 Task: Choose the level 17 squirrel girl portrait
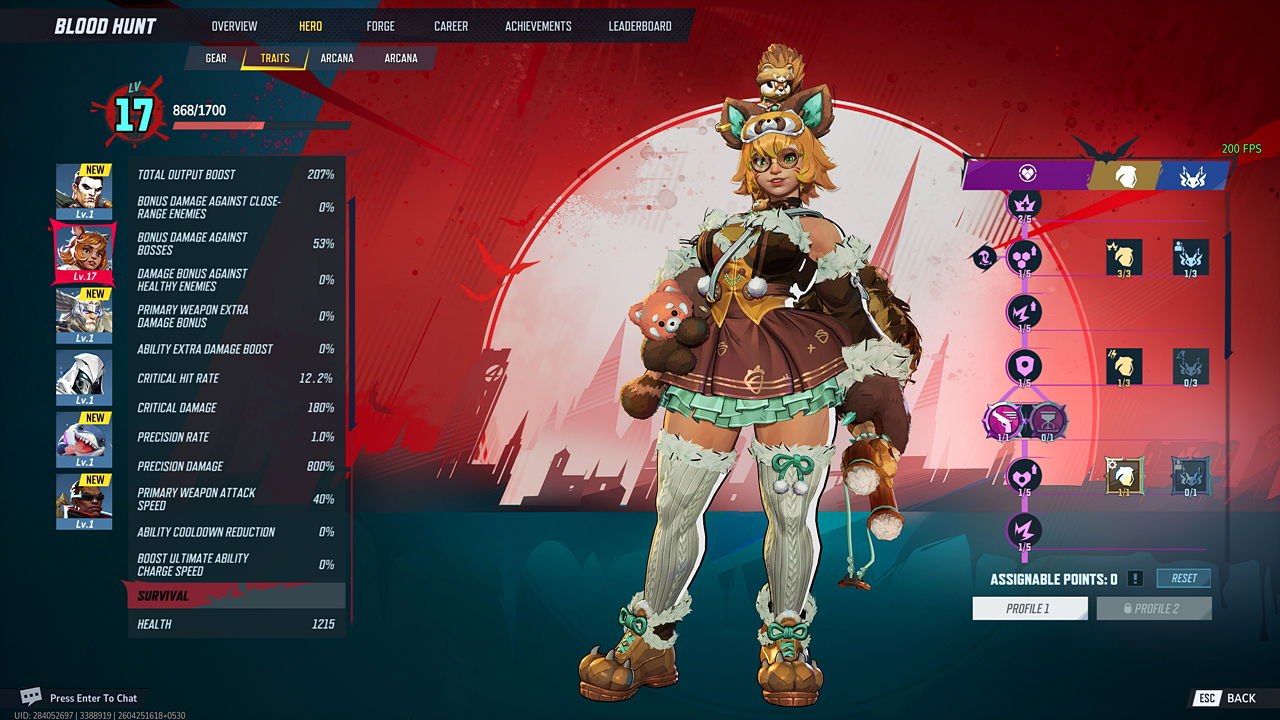83,253
